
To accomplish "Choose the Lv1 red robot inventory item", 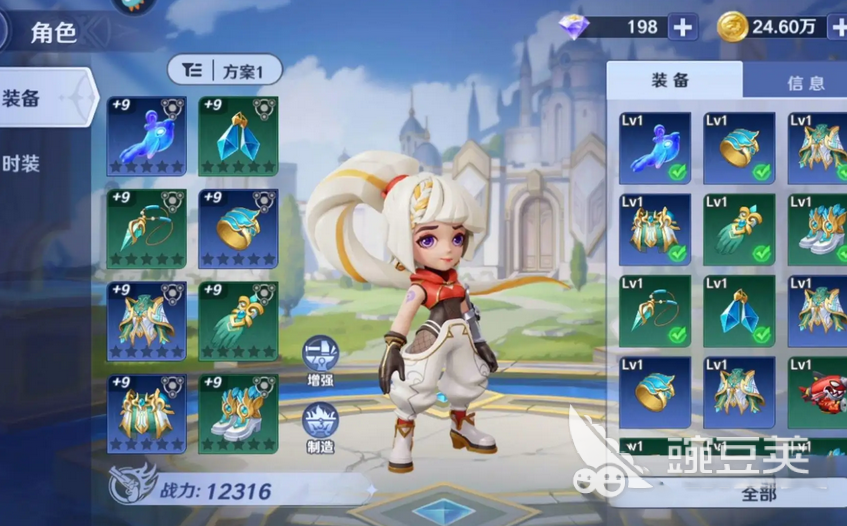I will click(x=817, y=393).
